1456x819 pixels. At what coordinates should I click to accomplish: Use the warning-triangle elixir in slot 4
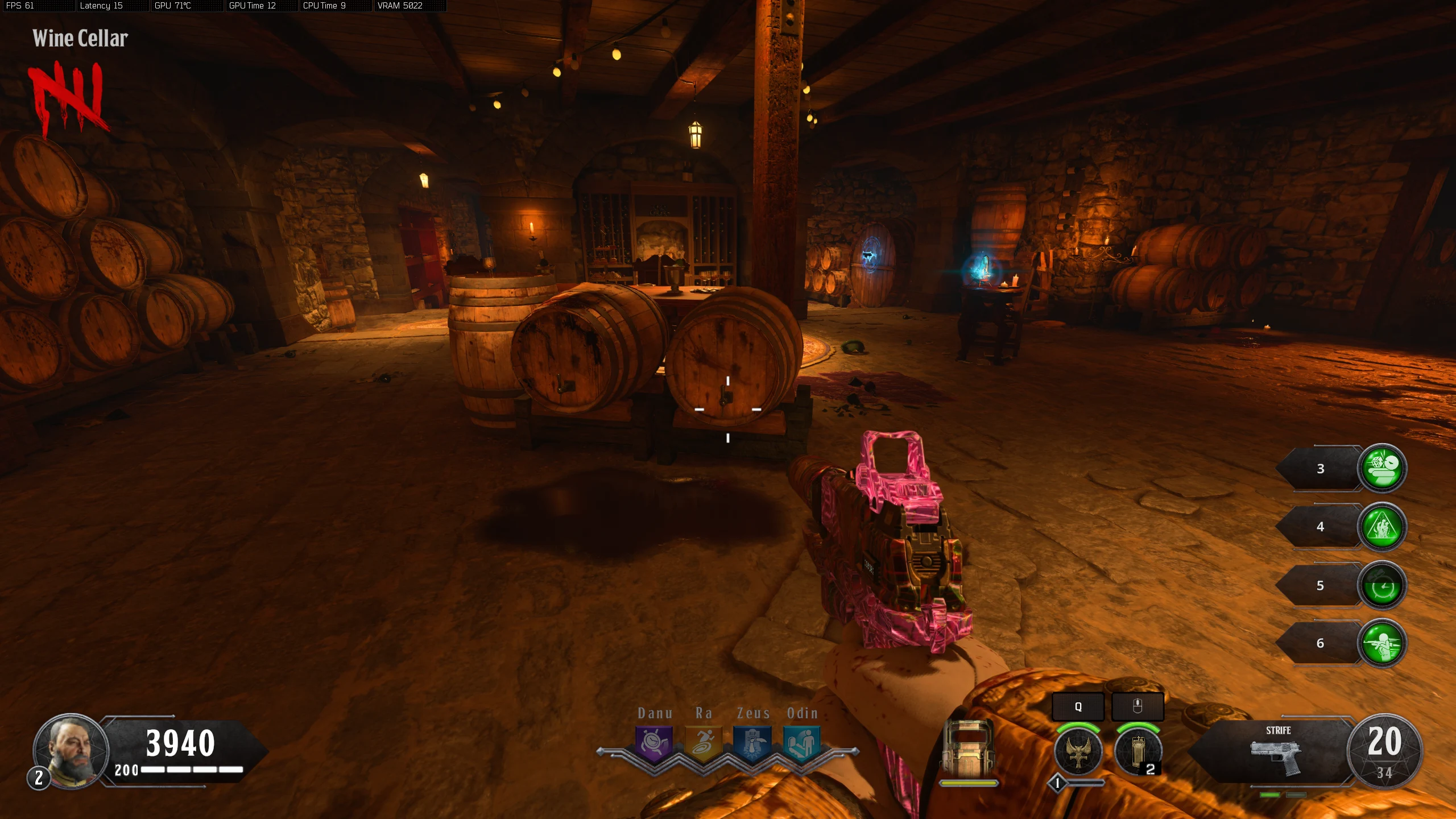tap(1382, 527)
